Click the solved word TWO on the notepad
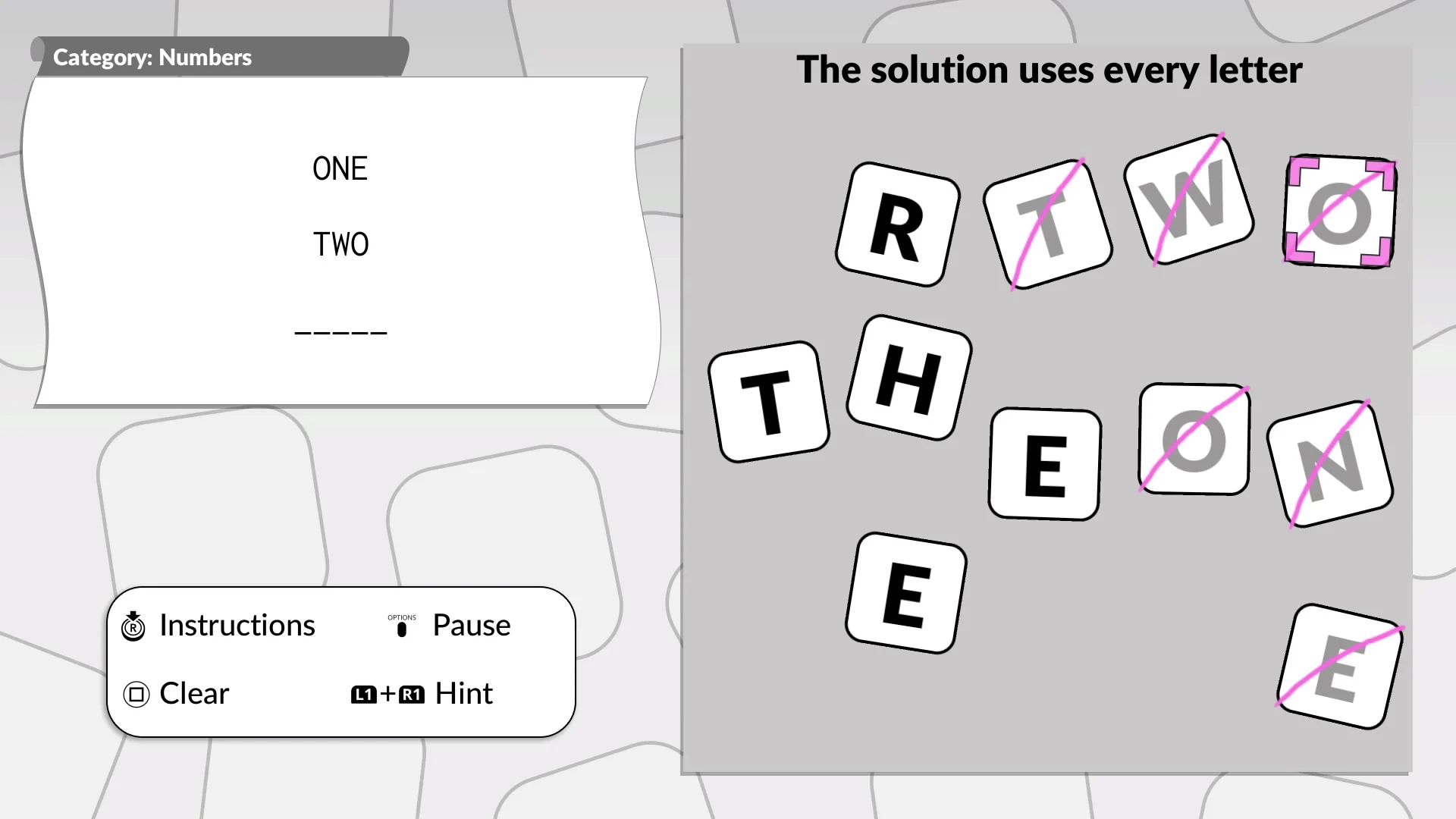This screenshot has height=819, width=1456. (x=340, y=243)
